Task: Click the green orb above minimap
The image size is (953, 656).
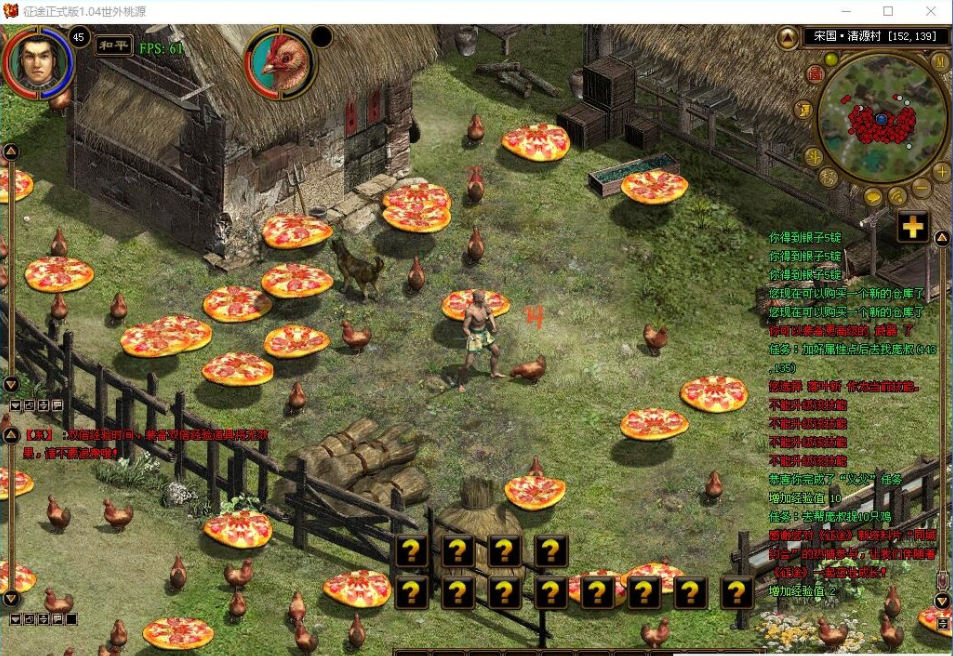Action: point(830,60)
